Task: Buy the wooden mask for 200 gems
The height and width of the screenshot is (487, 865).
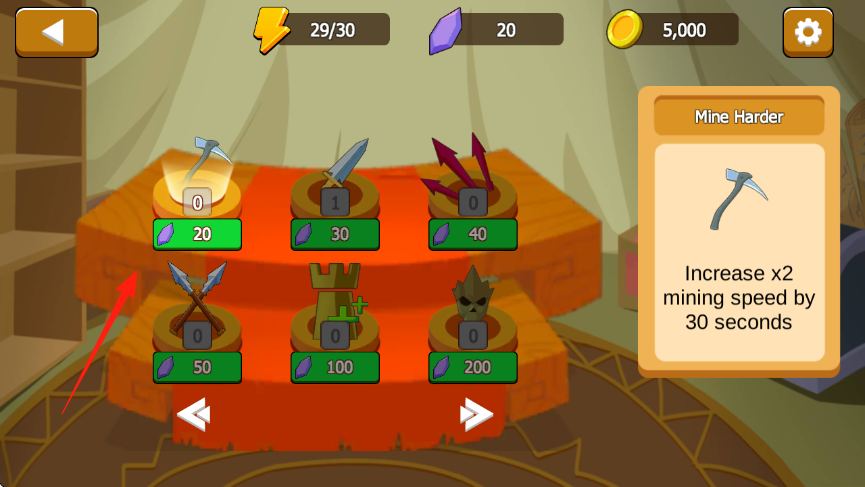Action: 473,367
